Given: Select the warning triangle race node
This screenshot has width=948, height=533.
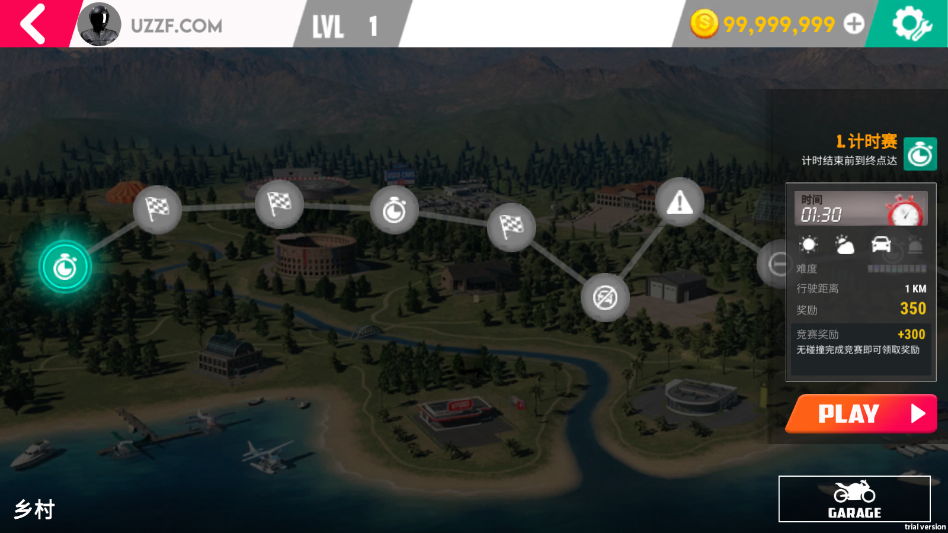Looking at the screenshot, I should (x=680, y=202).
